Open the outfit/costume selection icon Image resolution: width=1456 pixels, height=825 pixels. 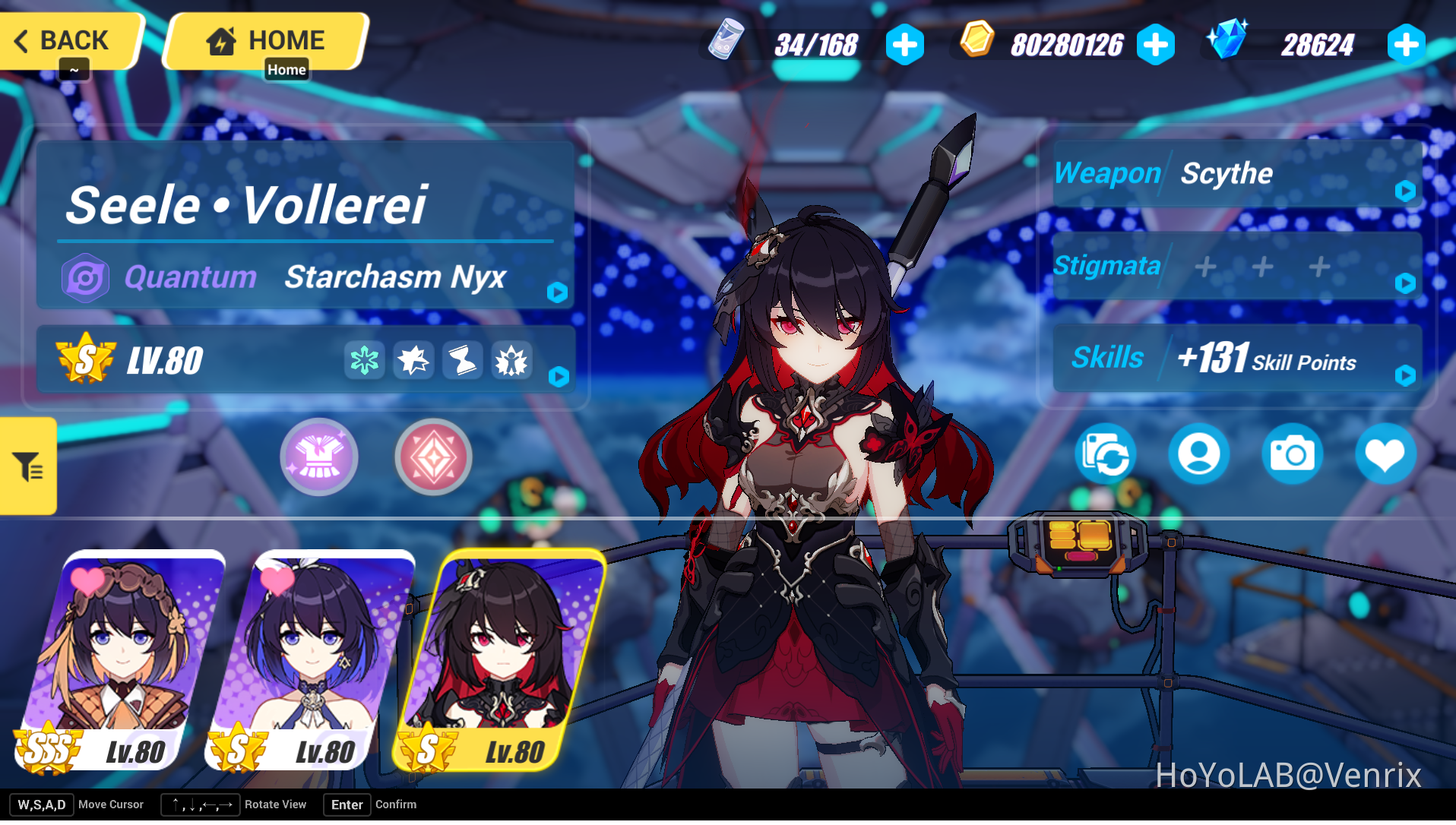tap(319, 456)
